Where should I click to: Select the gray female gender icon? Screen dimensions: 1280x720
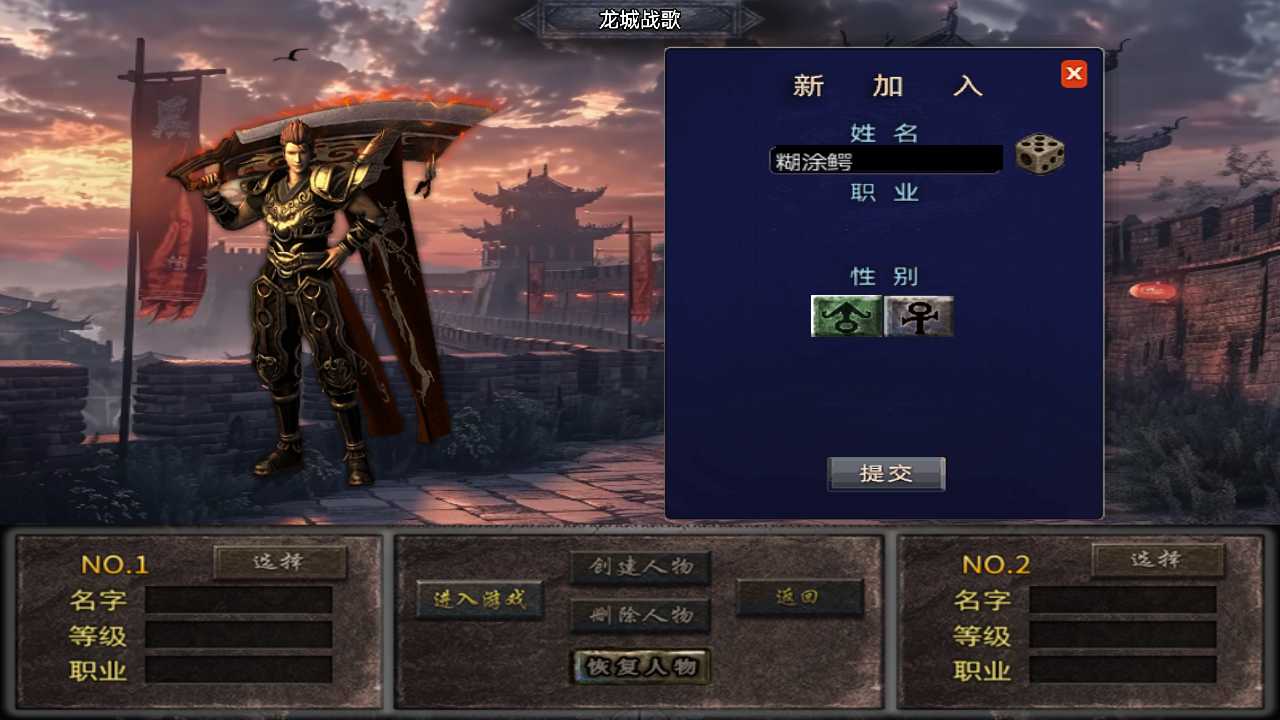pos(918,316)
